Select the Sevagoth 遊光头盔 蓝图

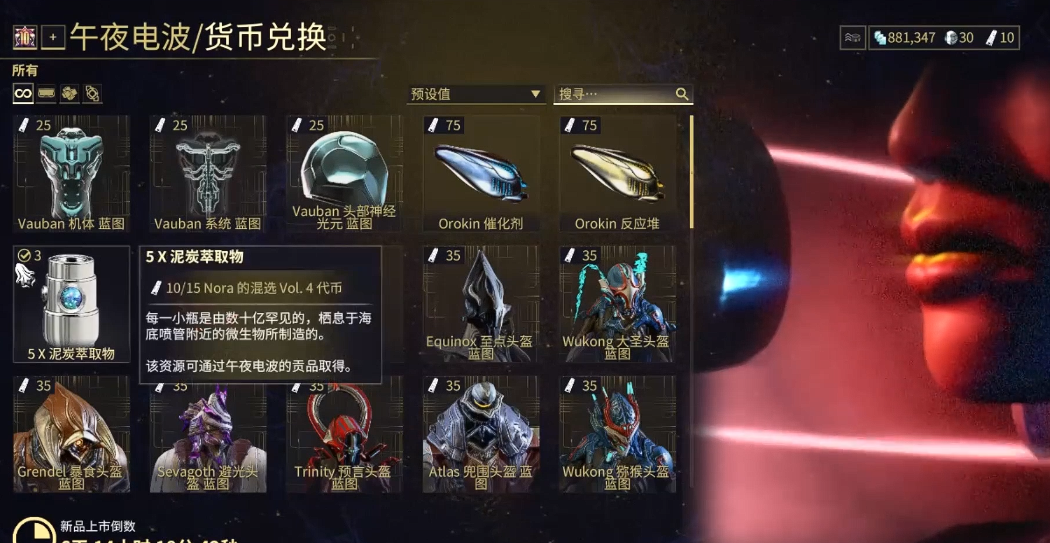tap(208, 433)
